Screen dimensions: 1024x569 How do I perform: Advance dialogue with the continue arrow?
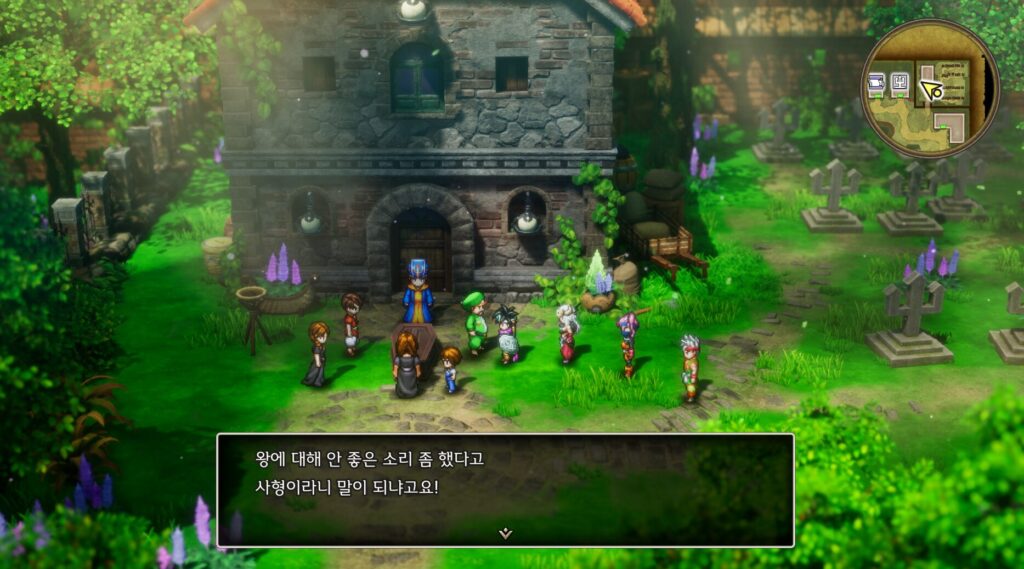click(x=505, y=533)
